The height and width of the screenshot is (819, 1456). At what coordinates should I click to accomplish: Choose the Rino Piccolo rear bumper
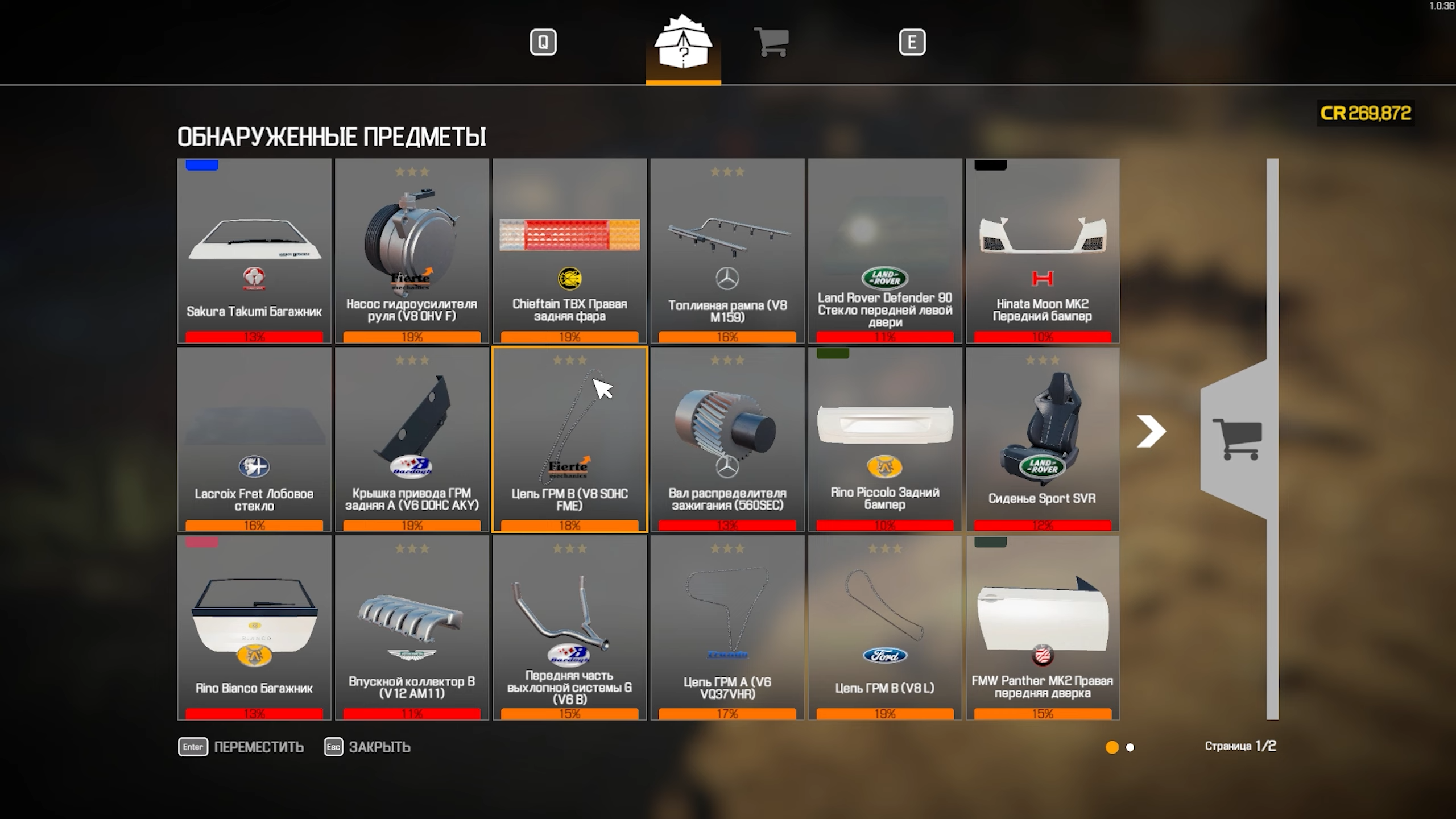click(x=885, y=439)
